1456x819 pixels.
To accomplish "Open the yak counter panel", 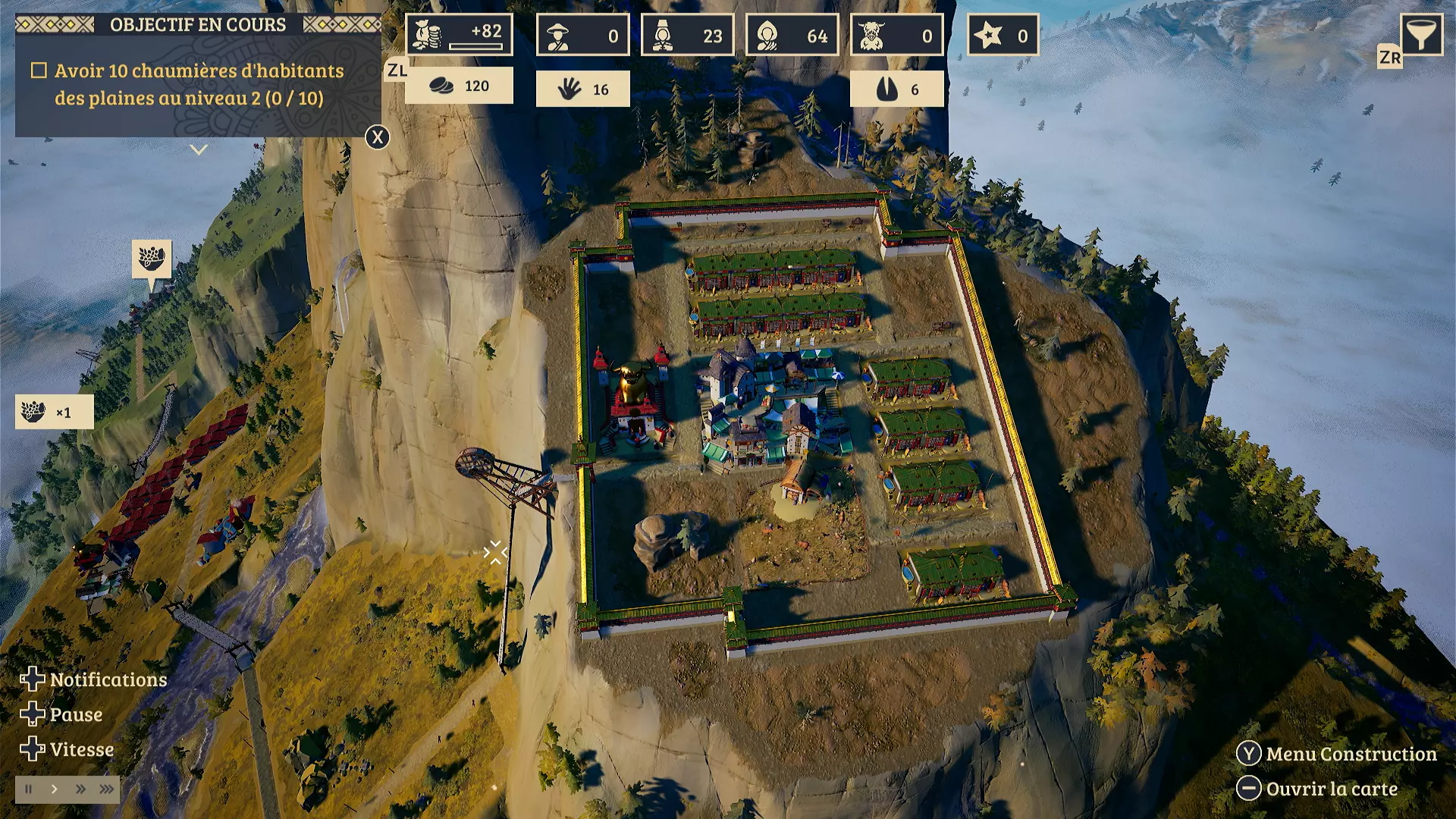I will [896, 35].
